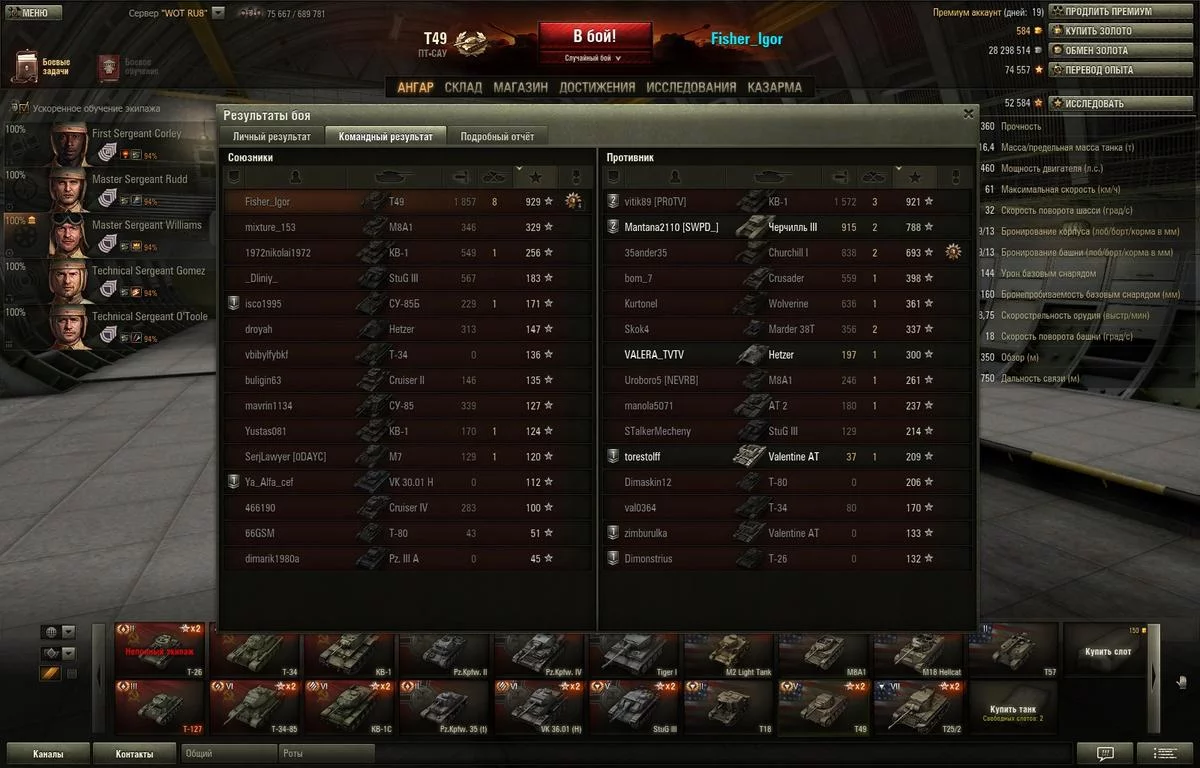The width and height of the screenshot is (1200, 768).
Task: Open the МЕНЮ button
Action: pyautogui.click(x=28, y=13)
